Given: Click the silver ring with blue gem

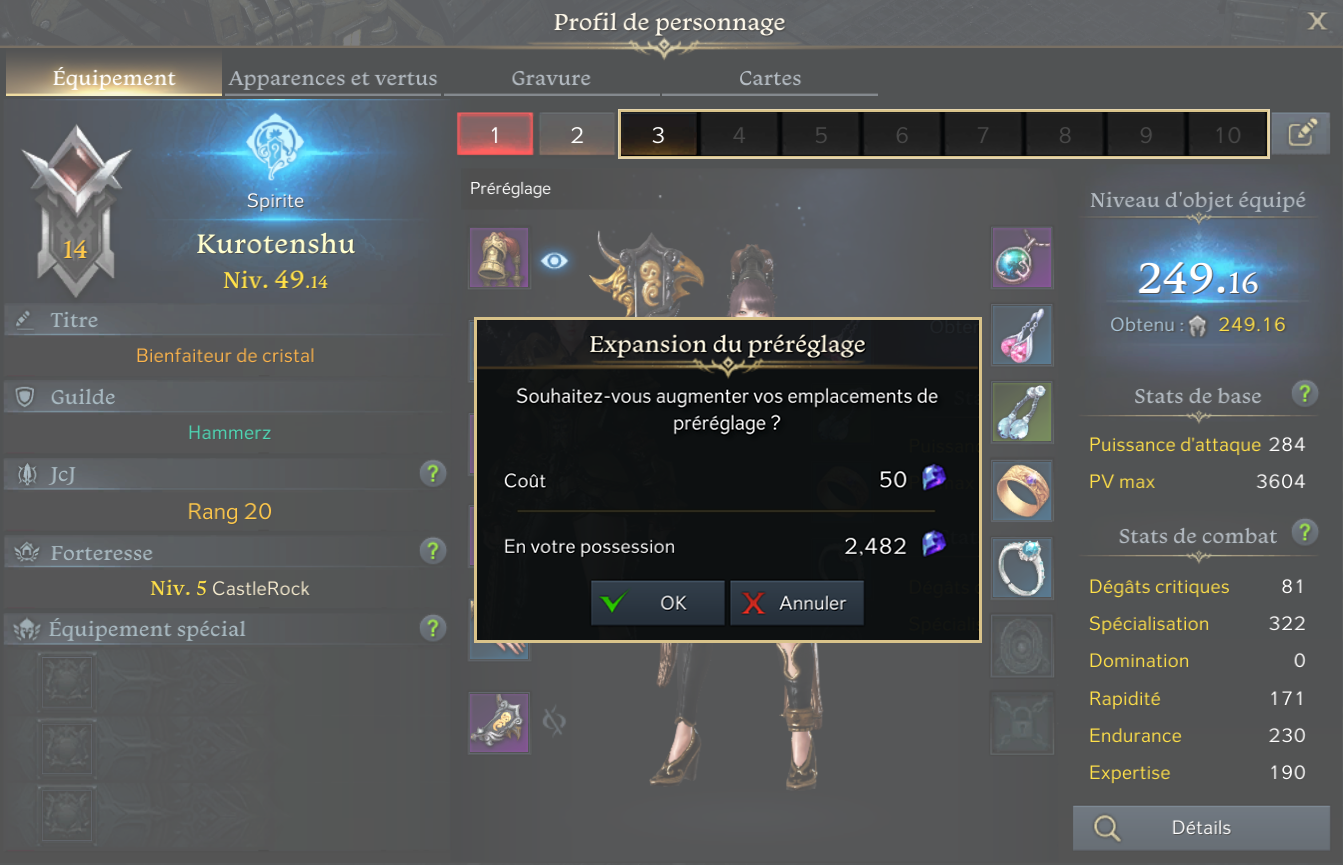Looking at the screenshot, I should click(1021, 568).
